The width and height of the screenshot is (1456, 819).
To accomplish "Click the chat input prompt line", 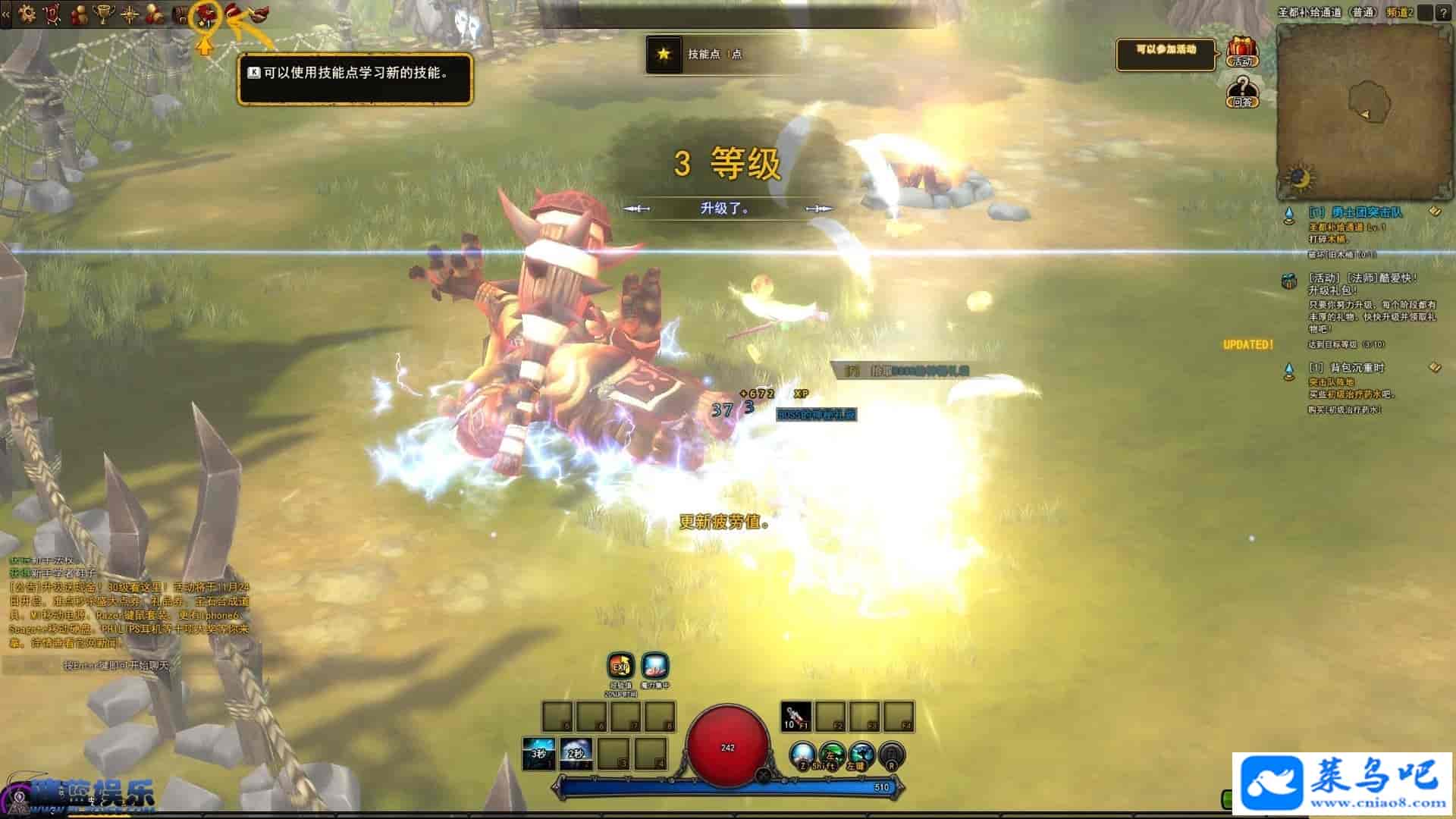I will [x=121, y=666].
